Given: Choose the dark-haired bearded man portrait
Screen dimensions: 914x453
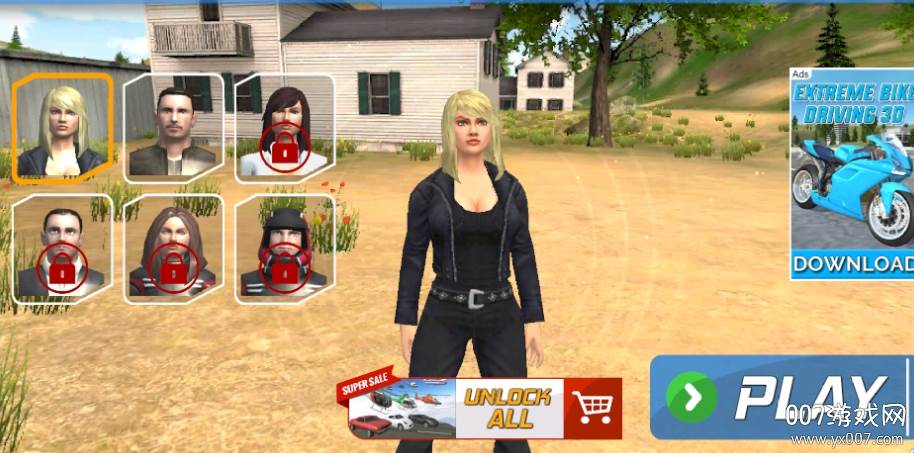Looking at the screenshot, I should (x=173, y=128).
